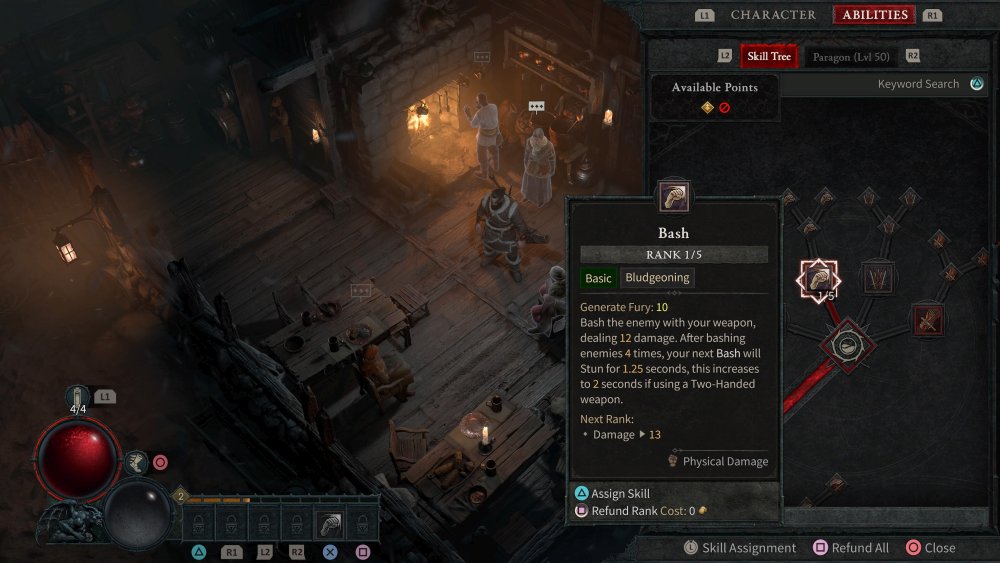1000x563 pixels.
Task: Use the healing potion icon
Action: click(78, 396)
